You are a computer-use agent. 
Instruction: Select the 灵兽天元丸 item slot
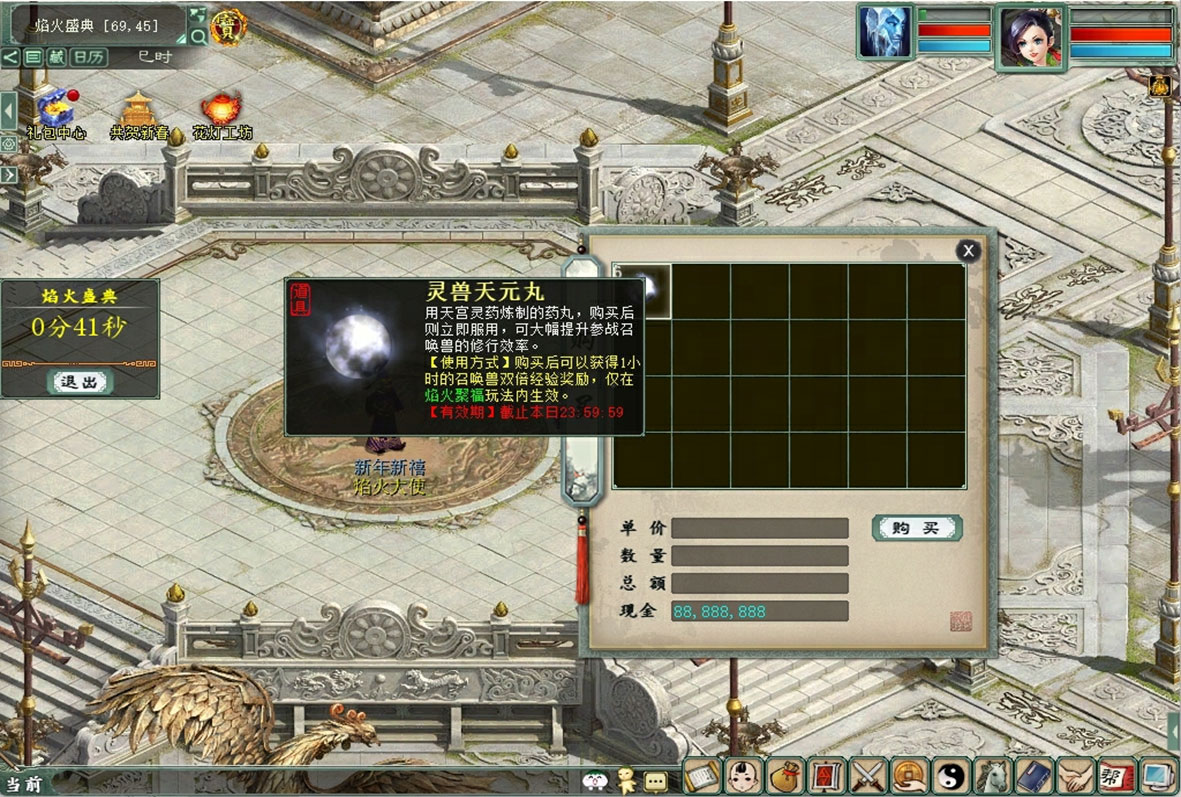[x=642, y=291]
